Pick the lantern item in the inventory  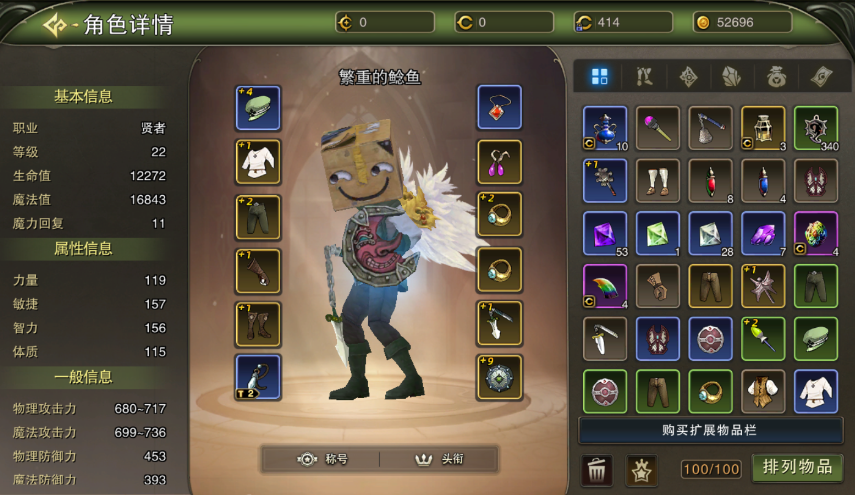click(763, 128)
